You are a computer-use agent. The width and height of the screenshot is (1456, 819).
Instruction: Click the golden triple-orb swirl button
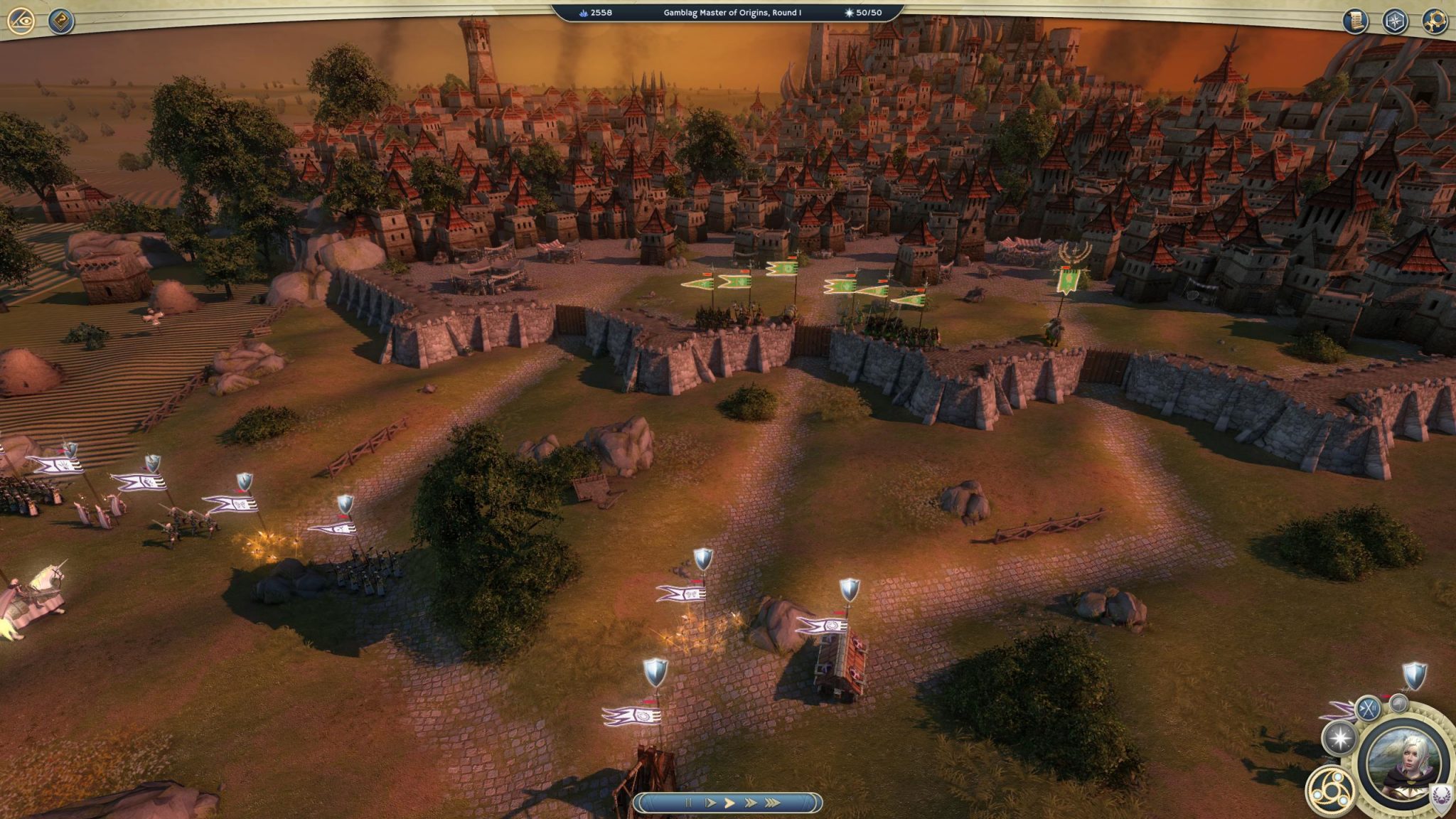click(1329, 790)
